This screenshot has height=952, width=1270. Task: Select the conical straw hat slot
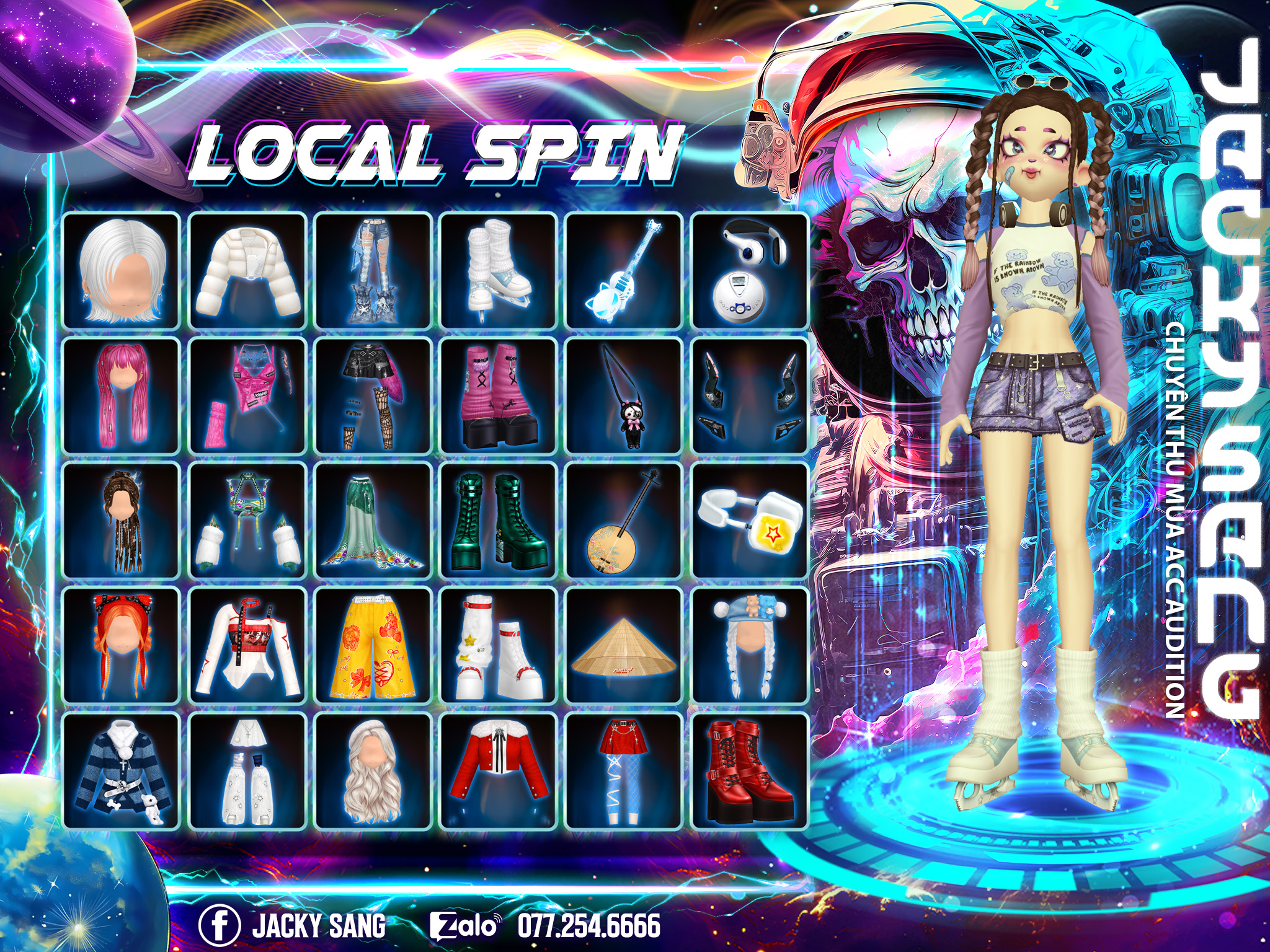[x=624, y=646]
